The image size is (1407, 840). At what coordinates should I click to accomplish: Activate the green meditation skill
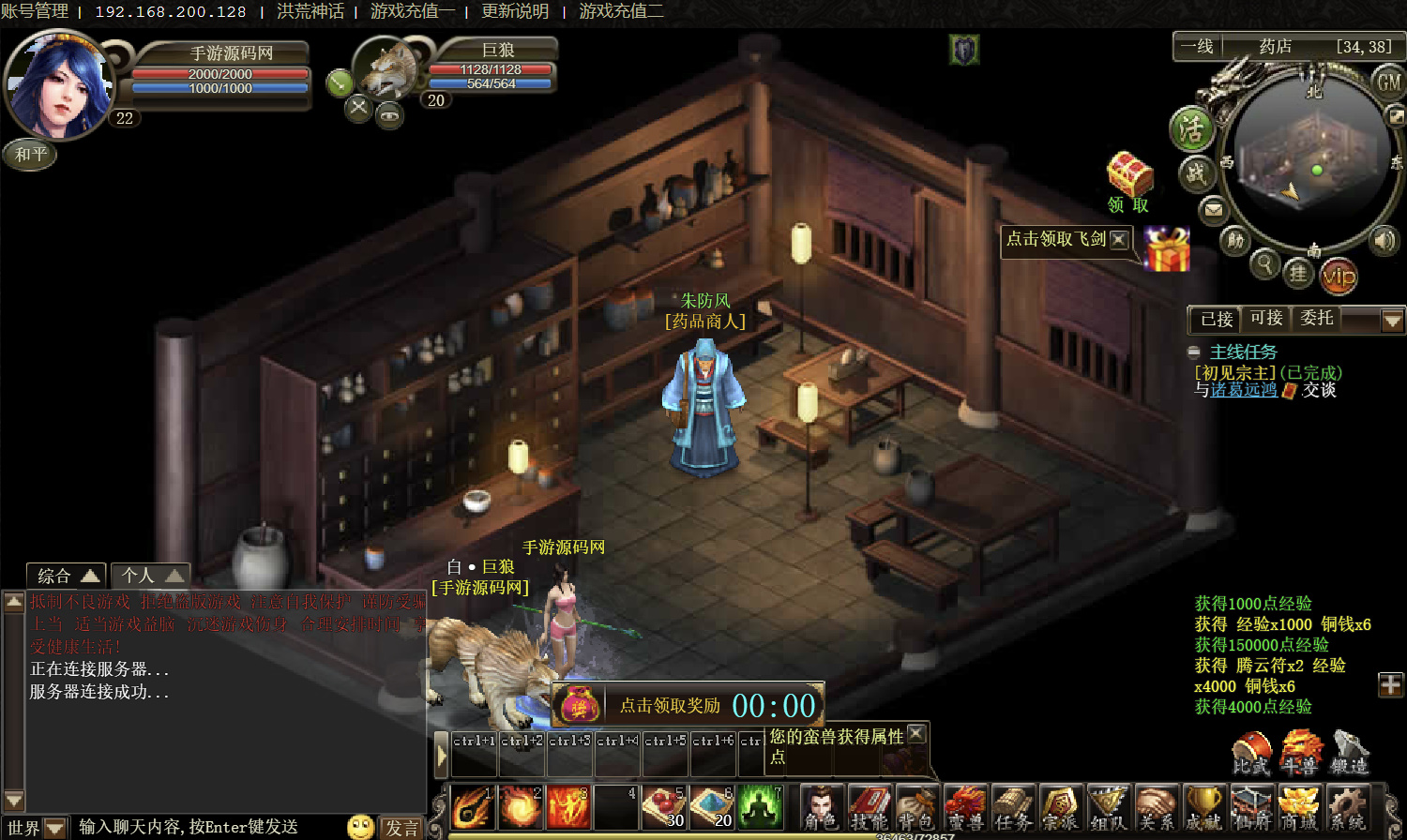pos(760,806)
